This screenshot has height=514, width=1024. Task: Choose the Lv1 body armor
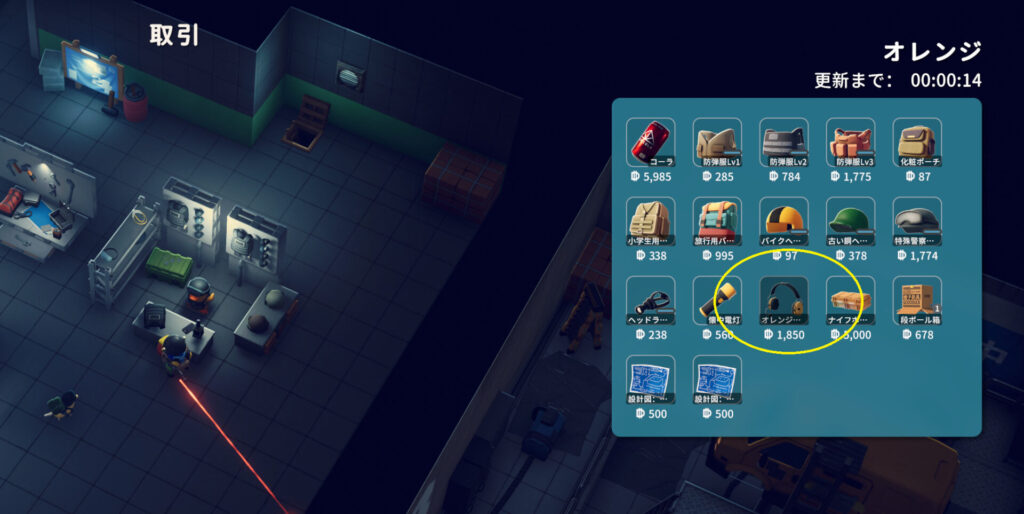point(717,143)
